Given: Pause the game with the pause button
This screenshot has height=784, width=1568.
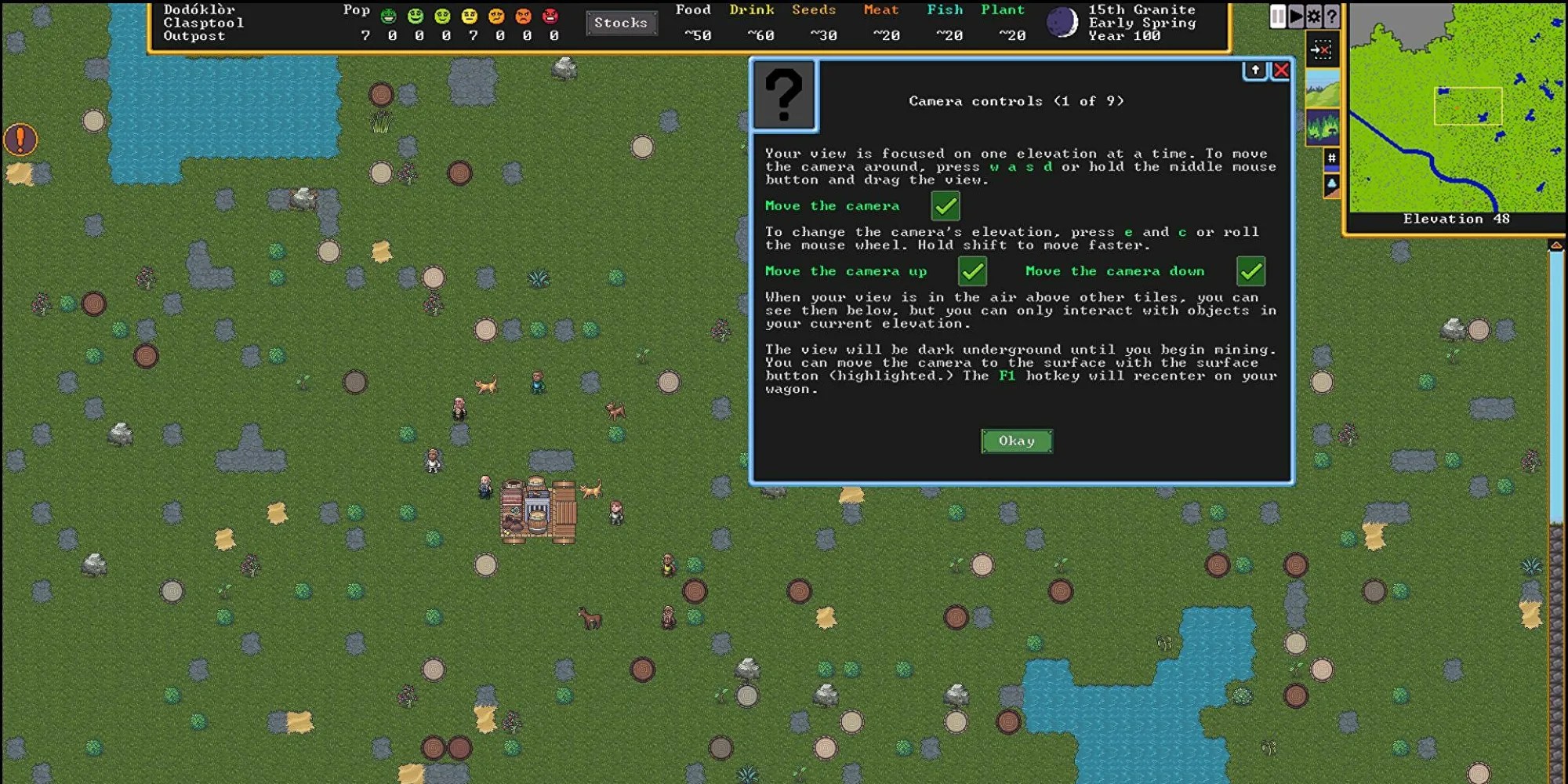Looking at the screenshot, I should click(1278, 16).
